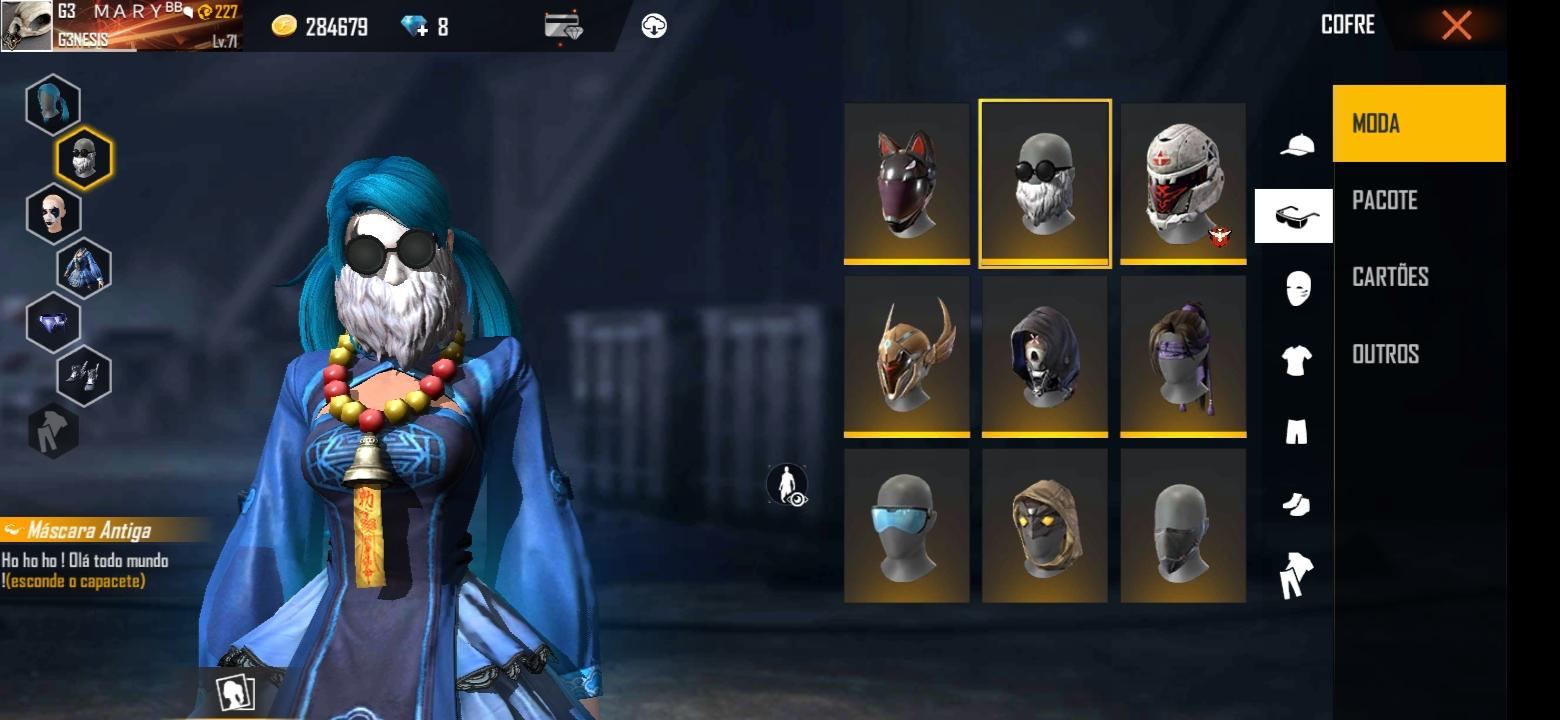The width and height of the screenshot is (1560, 720).
Task: Open the shoes category
Action: click(1296, 505)
